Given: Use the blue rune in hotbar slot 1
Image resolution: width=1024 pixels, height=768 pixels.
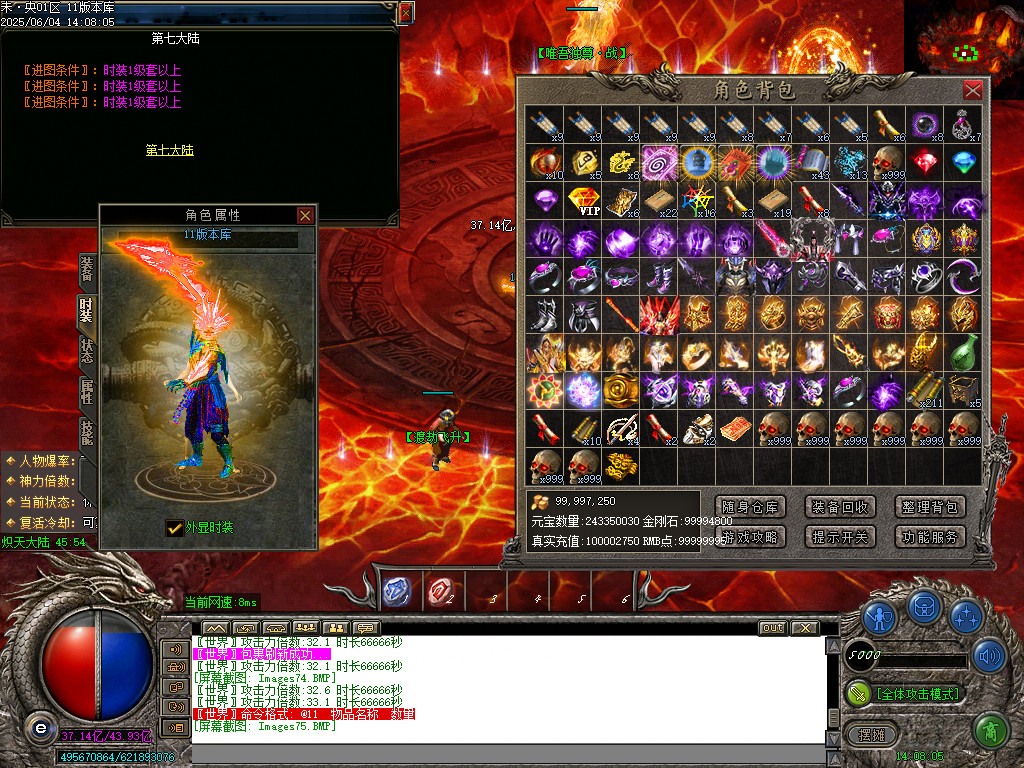Looking at the screenshot, I should (x=396, y=591).
